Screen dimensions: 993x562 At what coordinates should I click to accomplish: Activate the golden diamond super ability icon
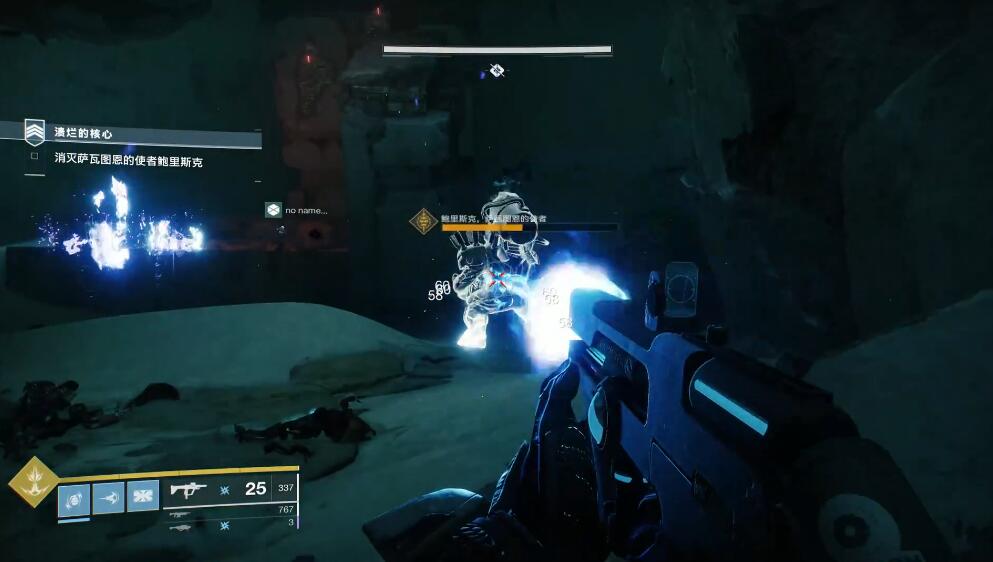coord(33,482)
